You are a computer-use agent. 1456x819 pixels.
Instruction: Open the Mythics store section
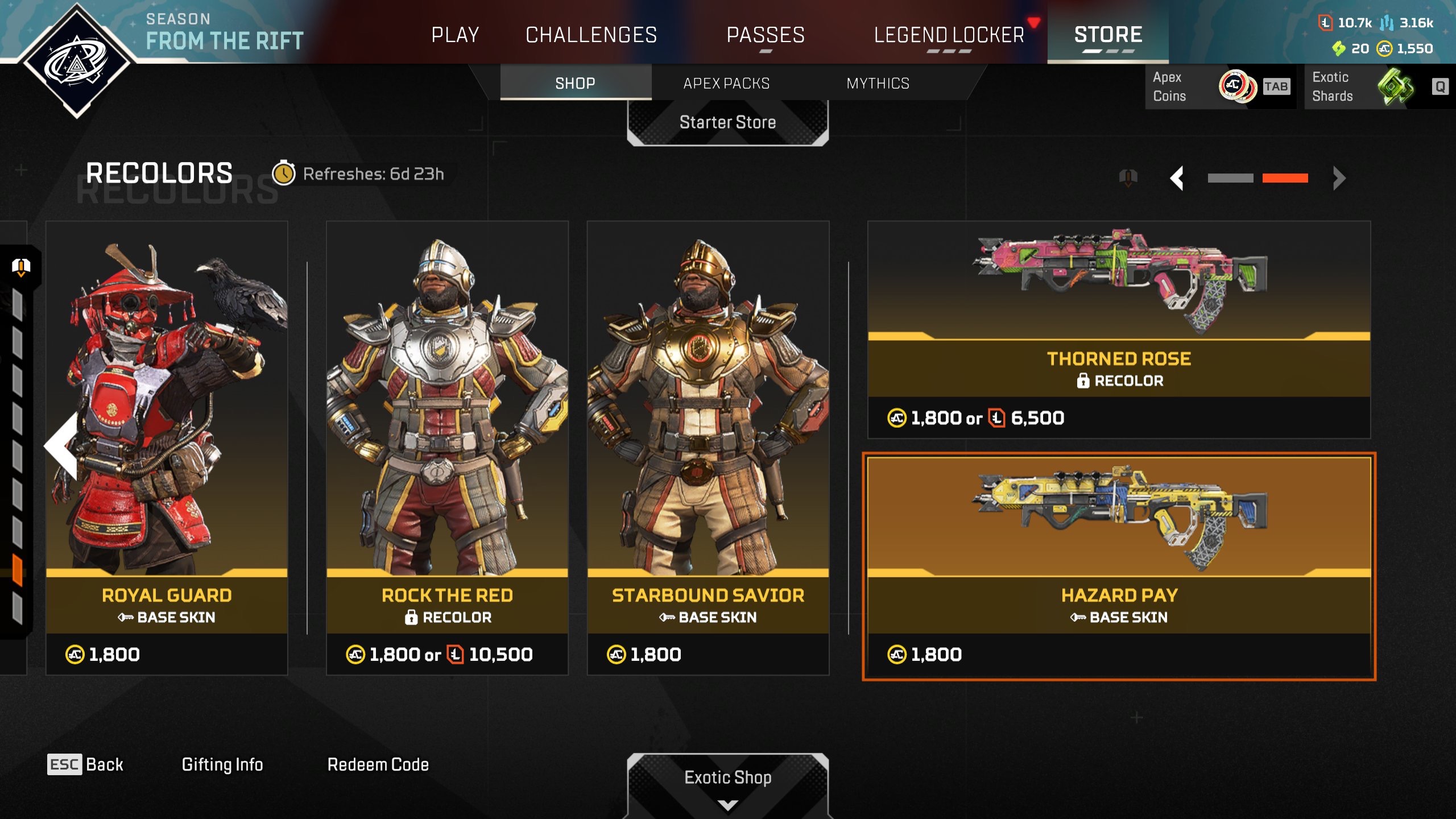(878, 83)
